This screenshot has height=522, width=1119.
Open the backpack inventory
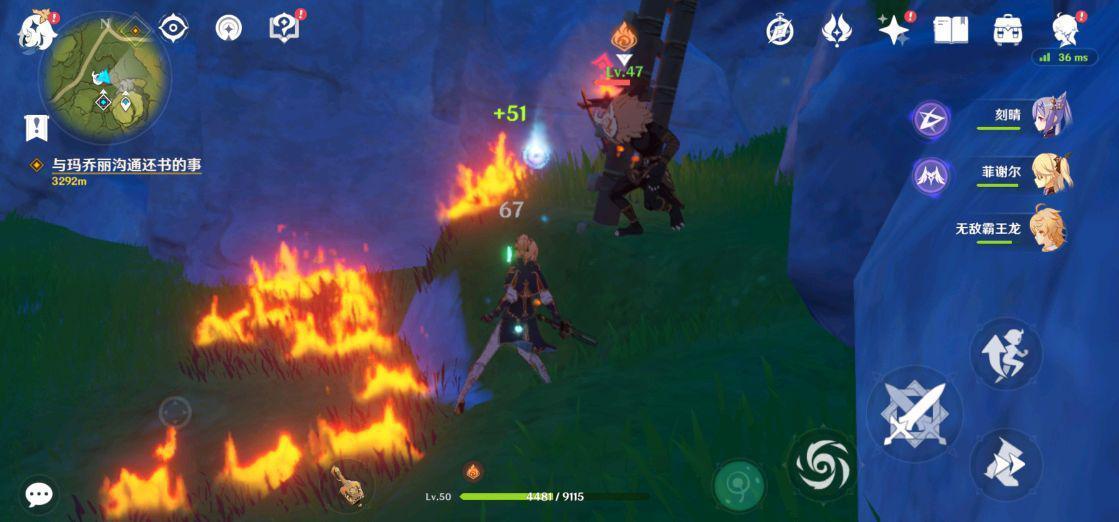[1007, 30]
